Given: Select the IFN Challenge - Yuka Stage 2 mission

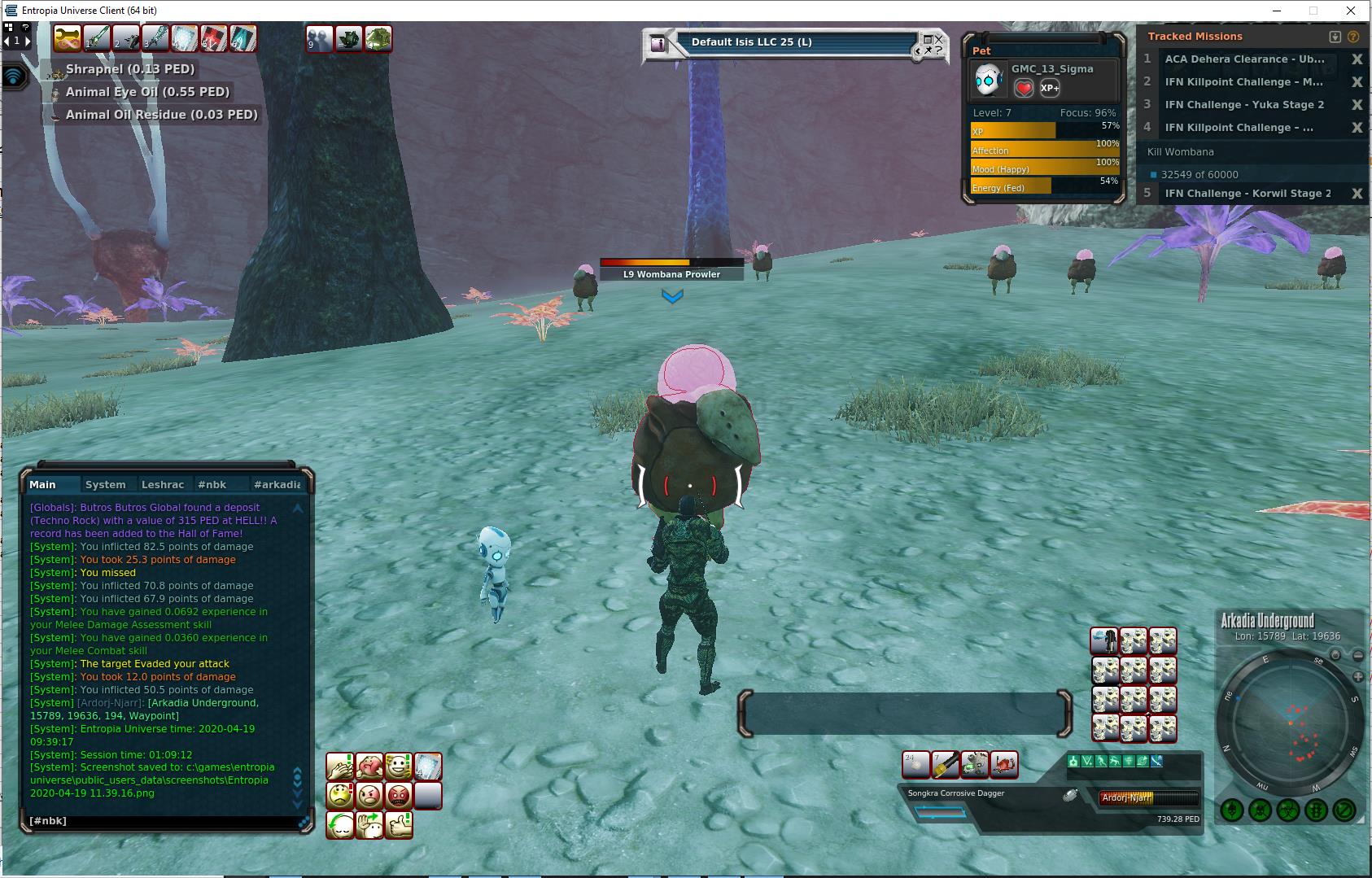Looking at the screenshot, I should point(1243,104).
